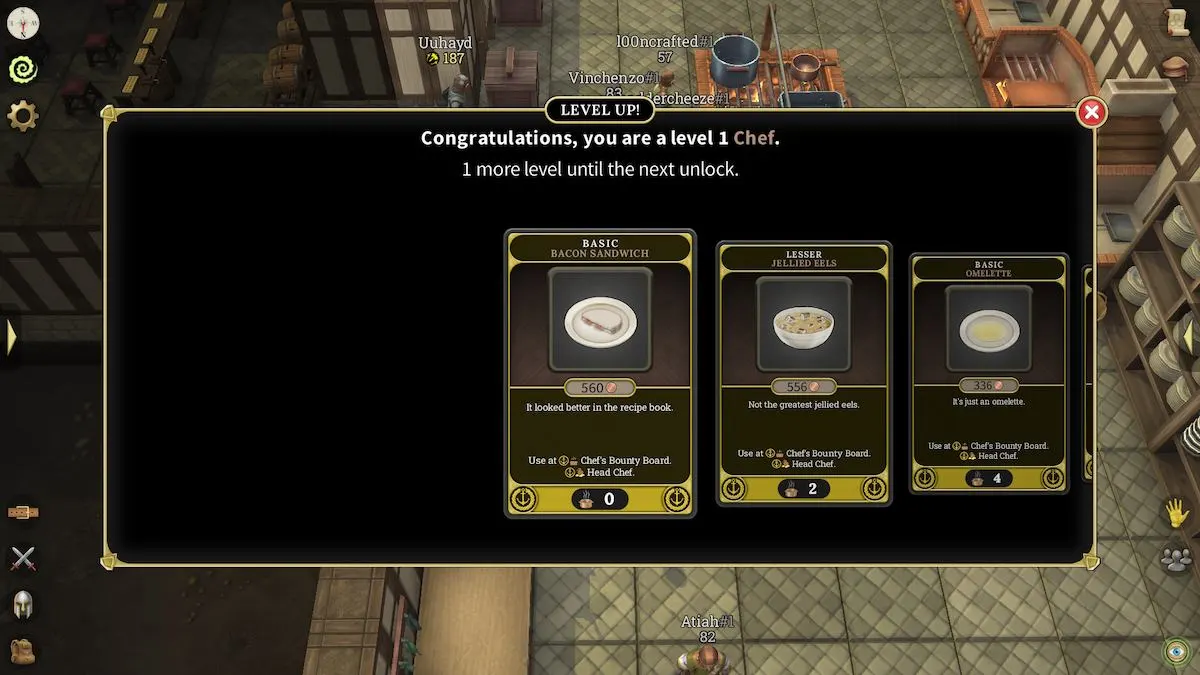Open the gear settings menu
Image resolution: width=1200 pixels, height=675 pixels.
(22, 116)
